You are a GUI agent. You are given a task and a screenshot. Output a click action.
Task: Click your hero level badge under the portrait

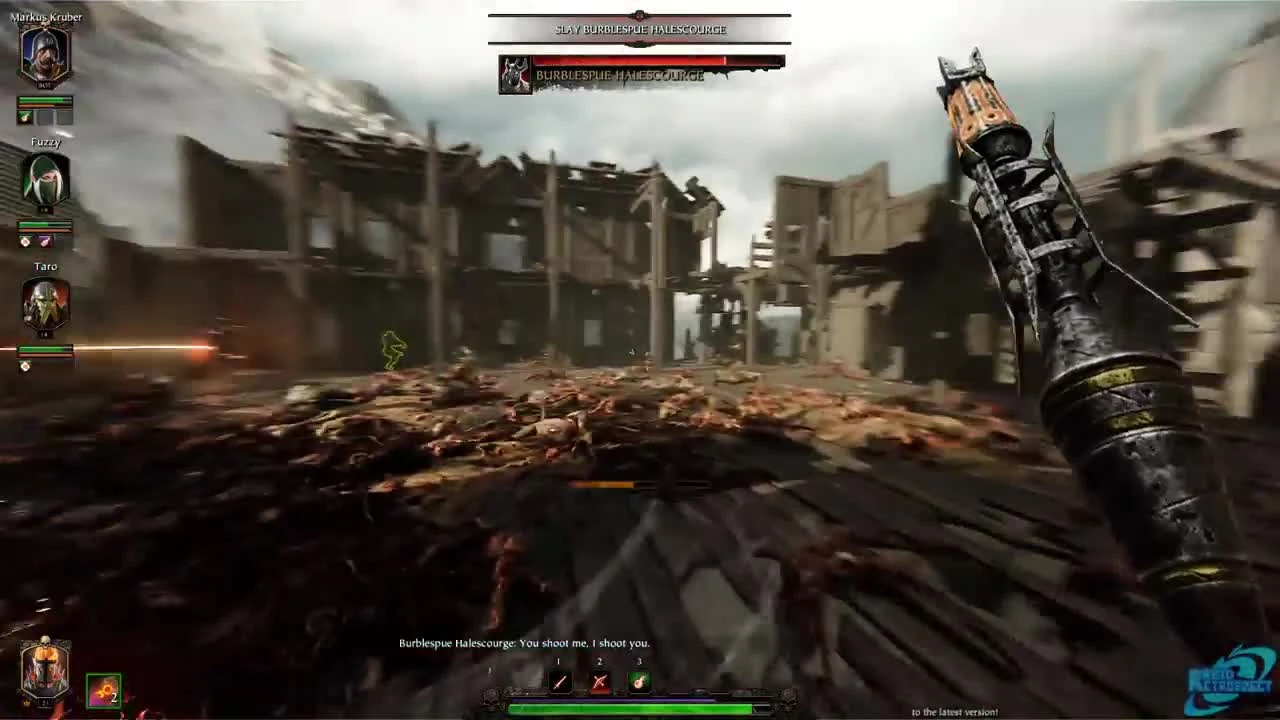pos(45,700)
